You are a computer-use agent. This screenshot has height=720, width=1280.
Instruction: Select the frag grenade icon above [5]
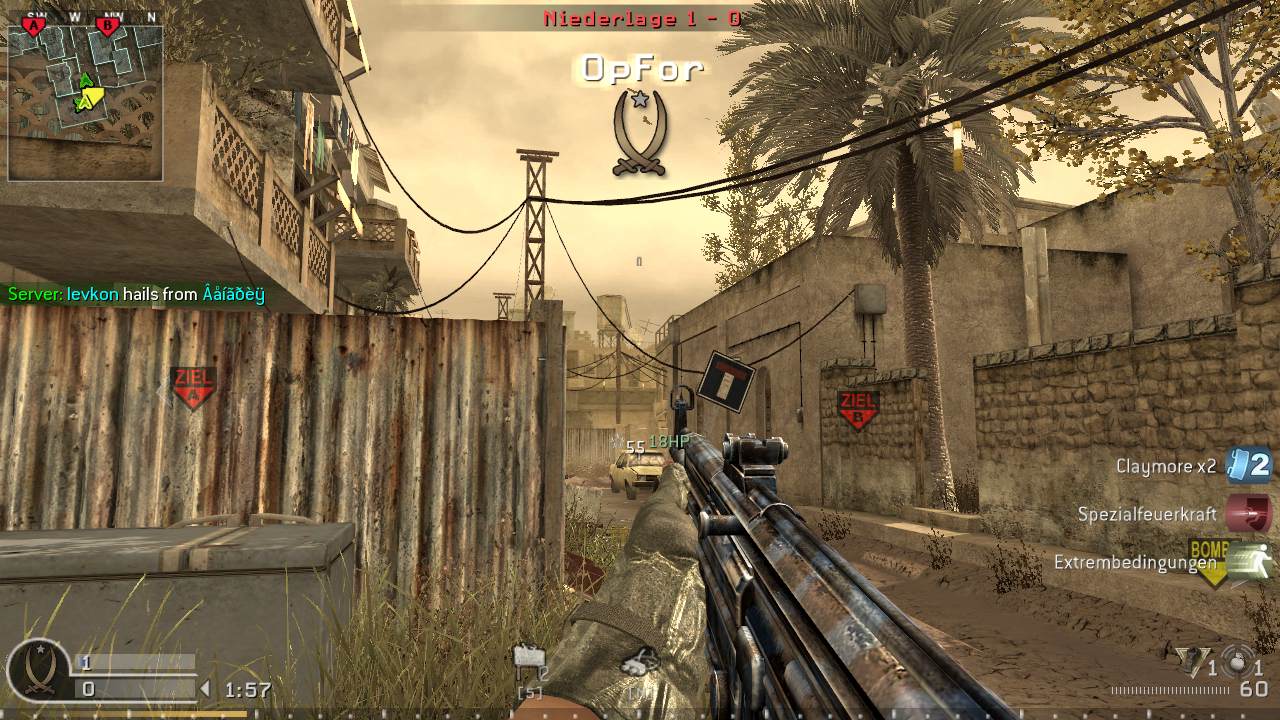coord(529,658)
